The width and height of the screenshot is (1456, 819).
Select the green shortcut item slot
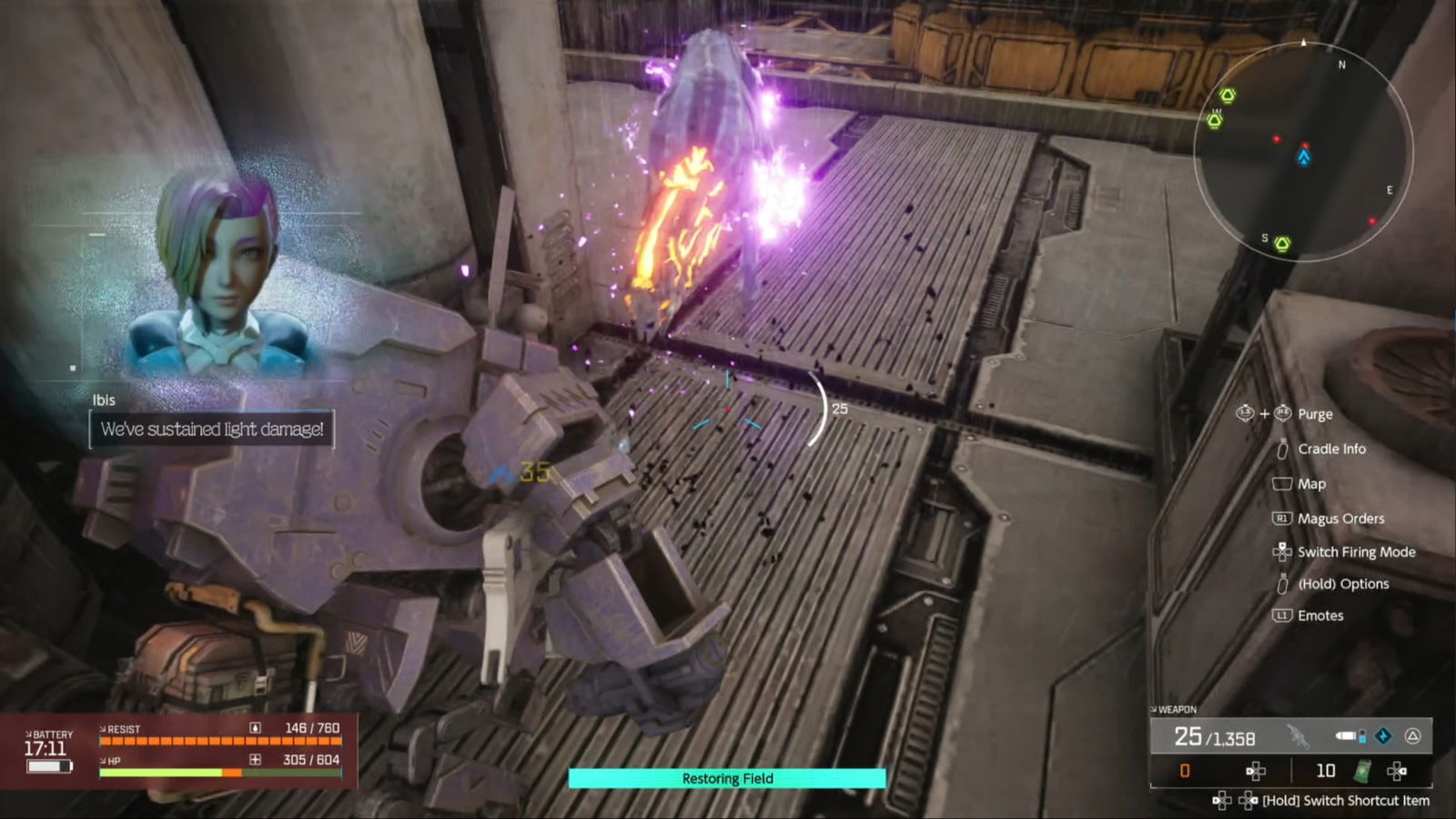(1362, 772)
